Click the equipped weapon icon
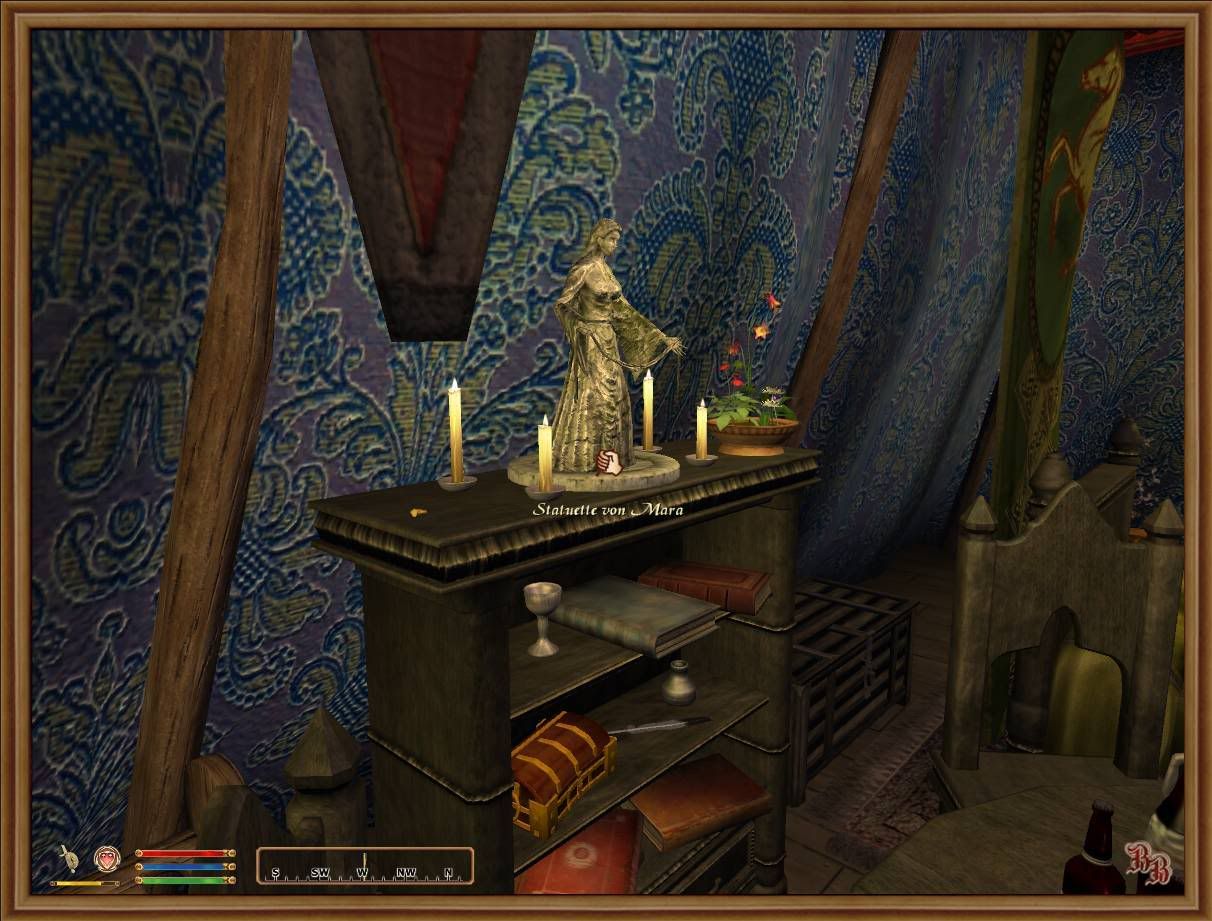The height and width of the screenshot is (921, 1212). (x=68, y=858)
